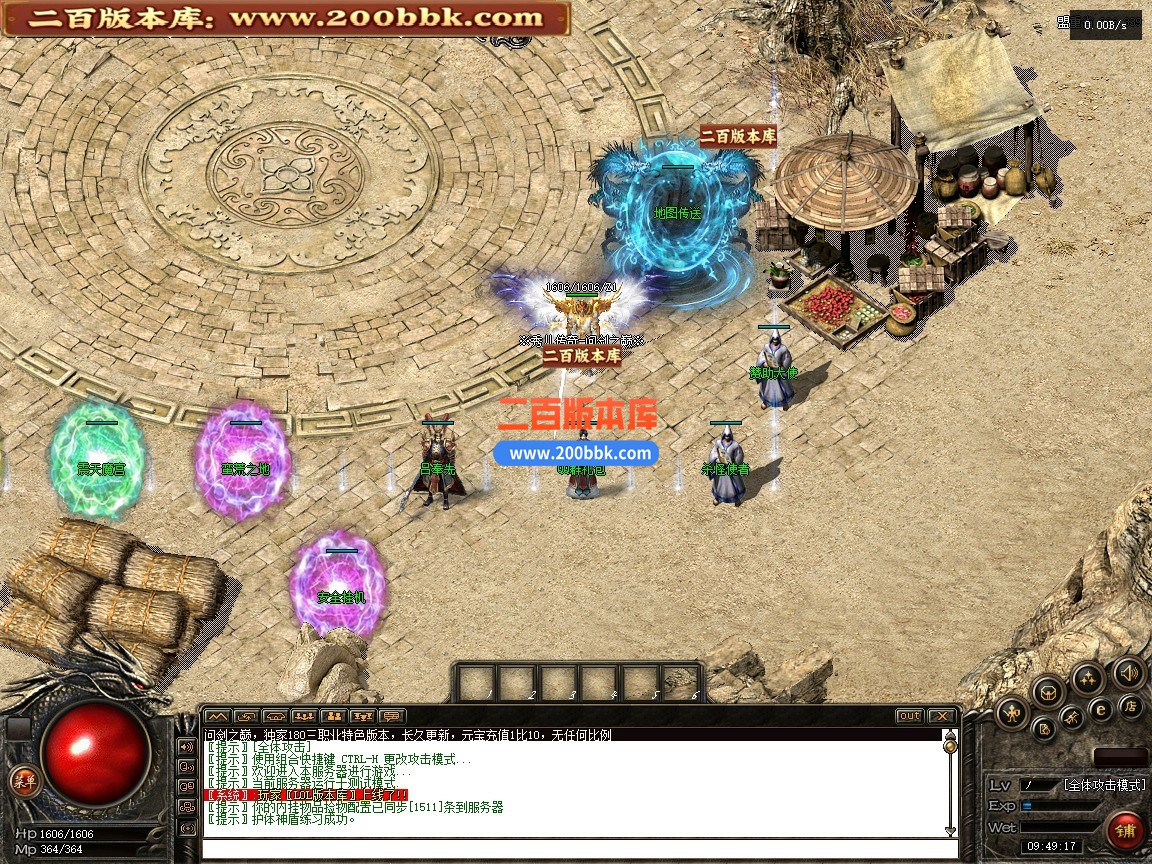Open the skills four-star icon

(x=1087, y=679)
